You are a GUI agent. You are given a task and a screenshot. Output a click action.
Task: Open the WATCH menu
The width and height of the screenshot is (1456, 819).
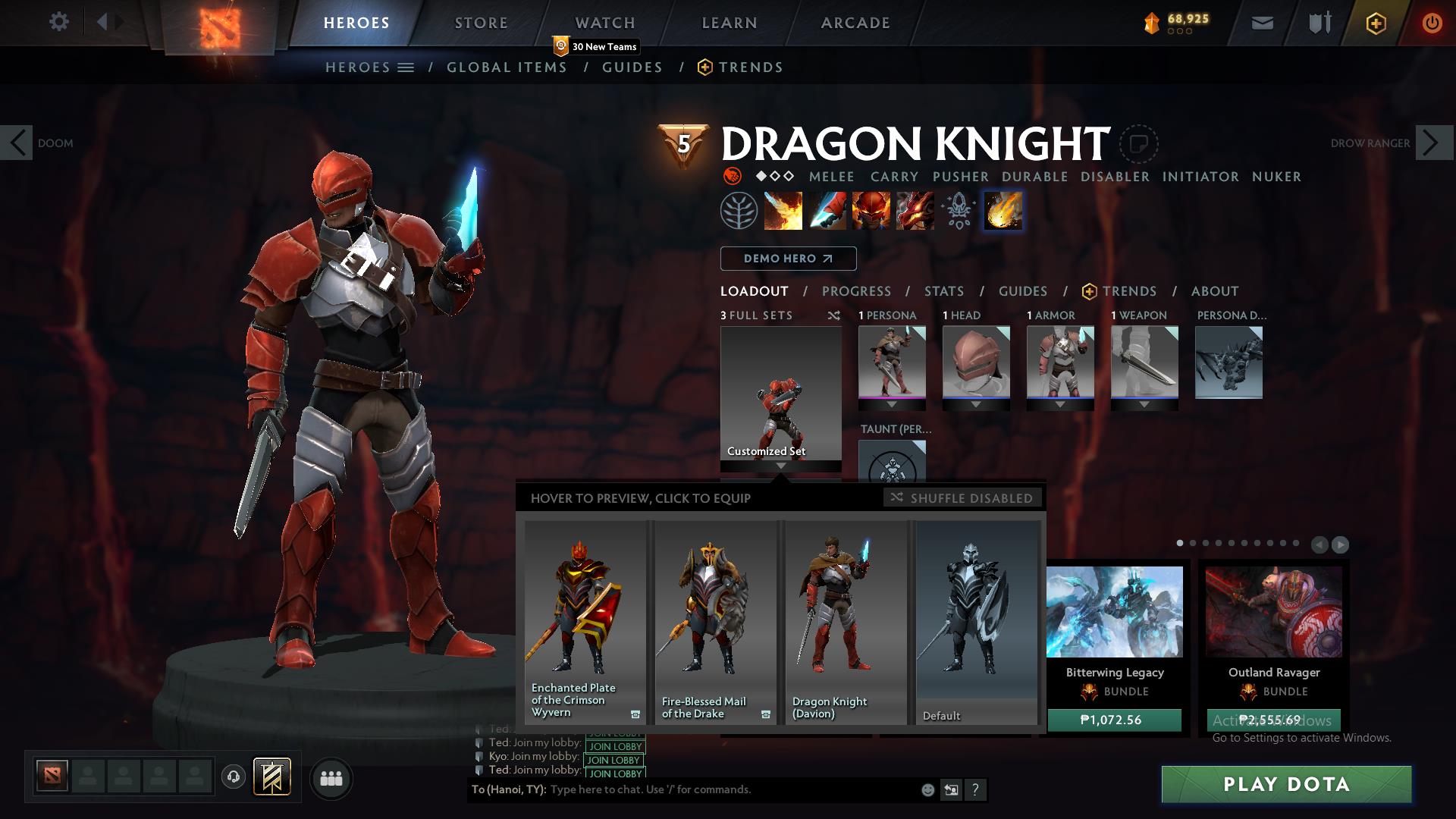point(605,22)
